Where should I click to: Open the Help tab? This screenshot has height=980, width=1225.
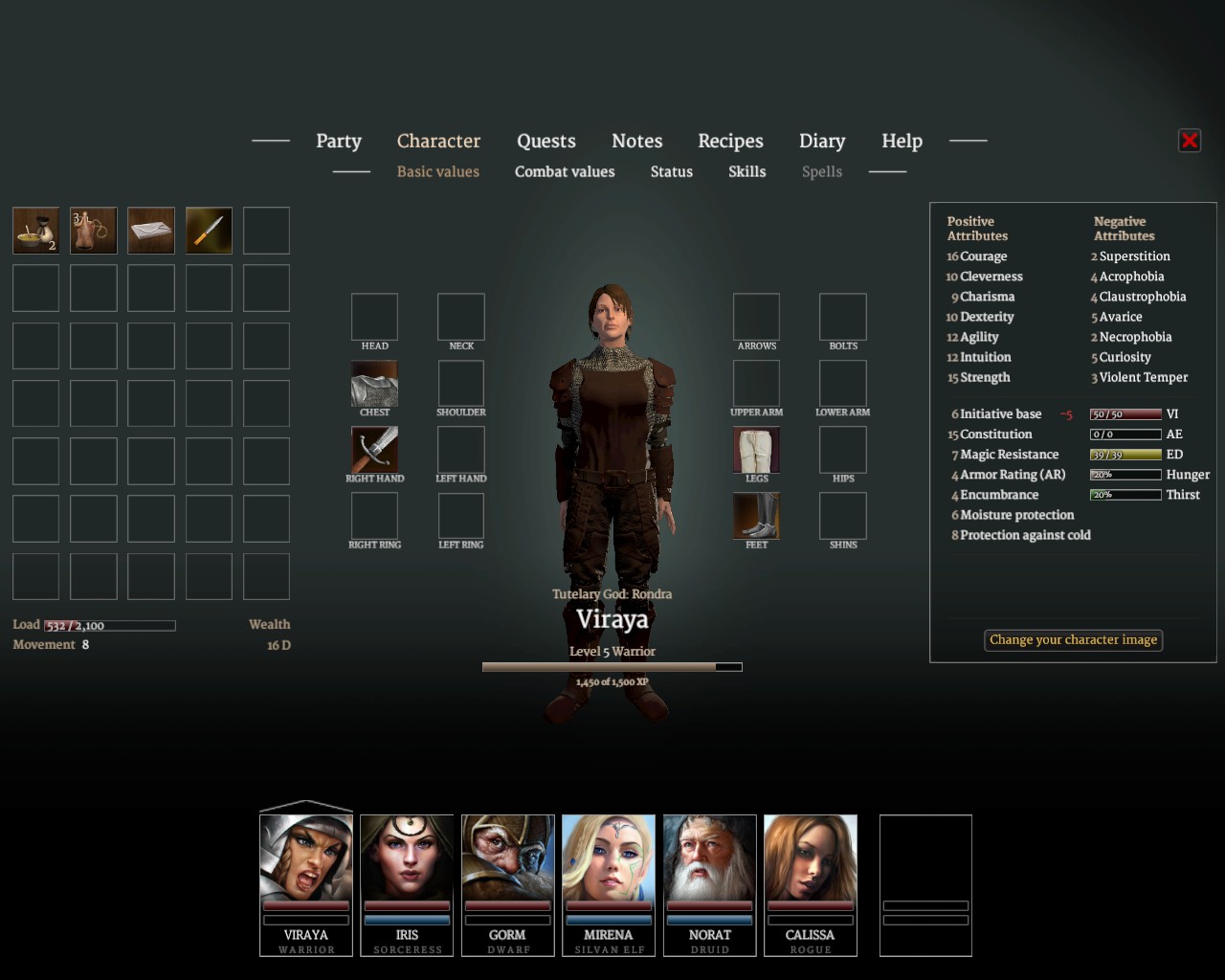pyautogui.click(x=902, y=141)
